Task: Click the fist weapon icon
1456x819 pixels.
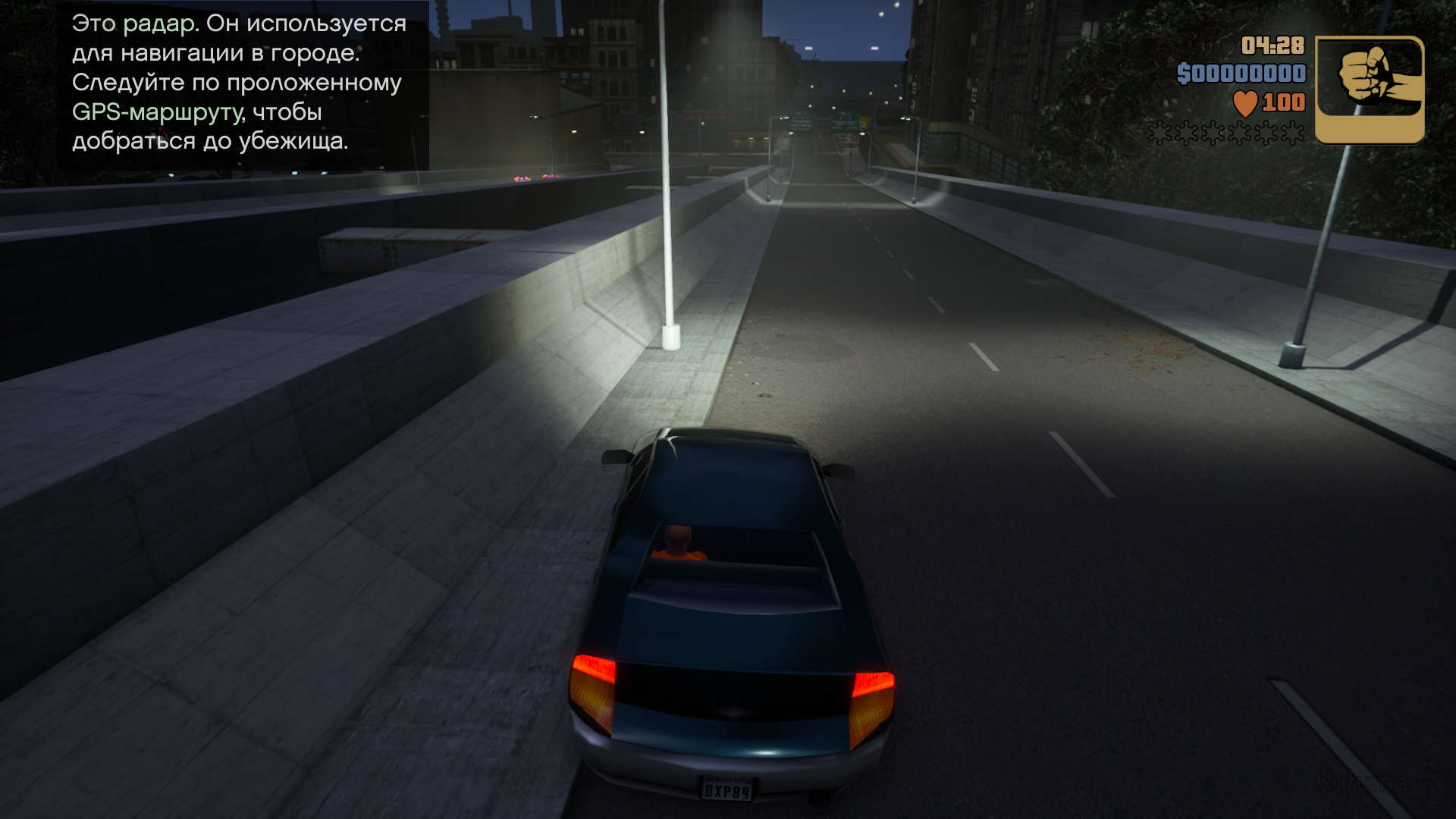Action: [1370, 89]
